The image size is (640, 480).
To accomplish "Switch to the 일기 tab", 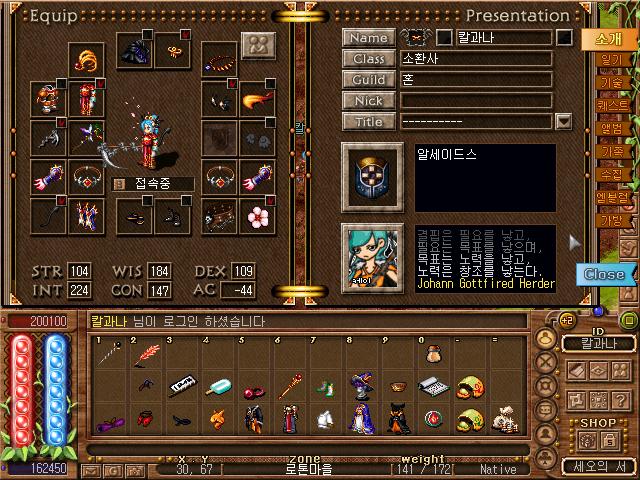I will click(610, 61).
